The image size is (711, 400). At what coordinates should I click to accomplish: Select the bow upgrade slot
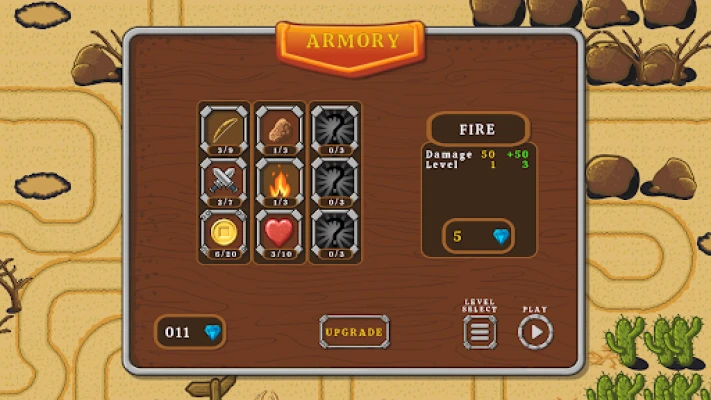click(225, 130)
